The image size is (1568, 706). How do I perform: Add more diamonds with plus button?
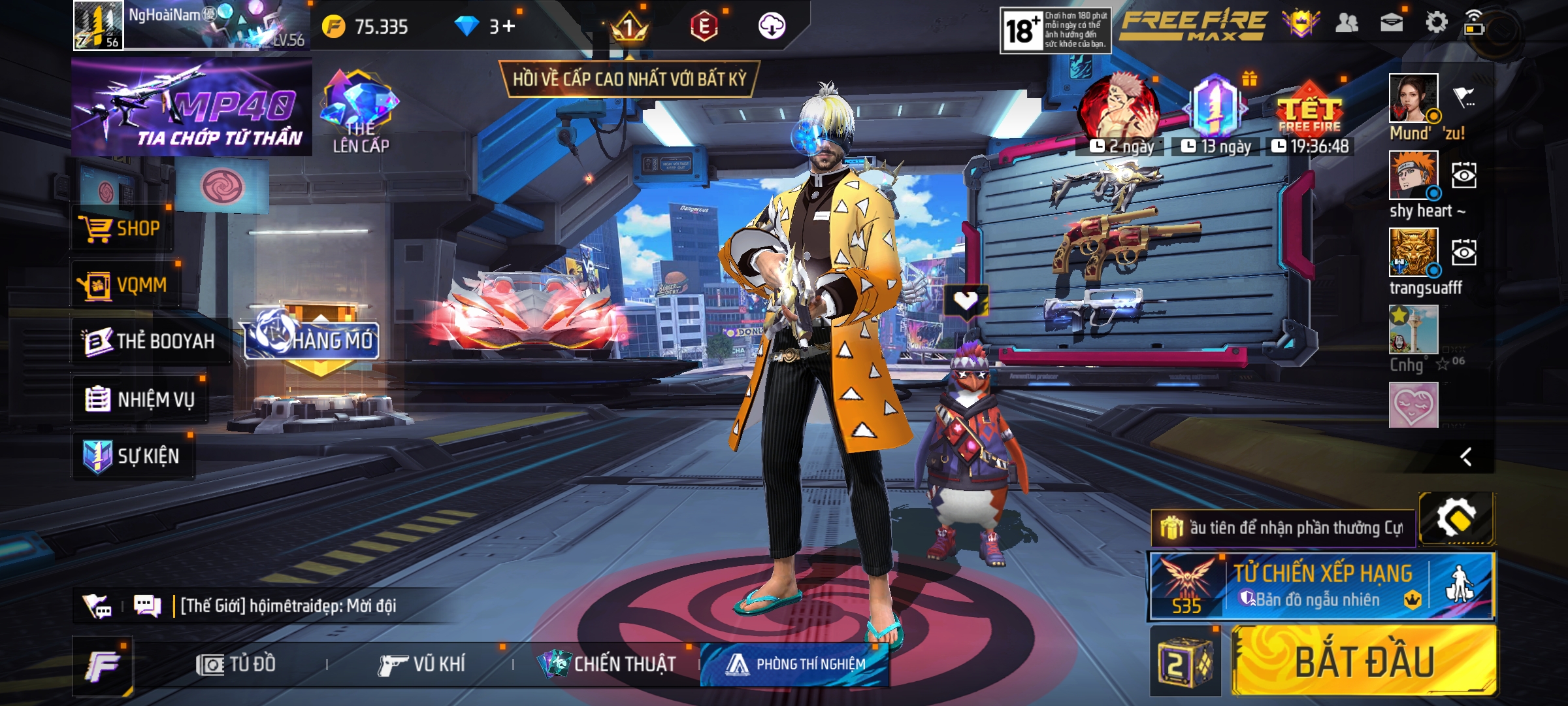tap(509, 26)
